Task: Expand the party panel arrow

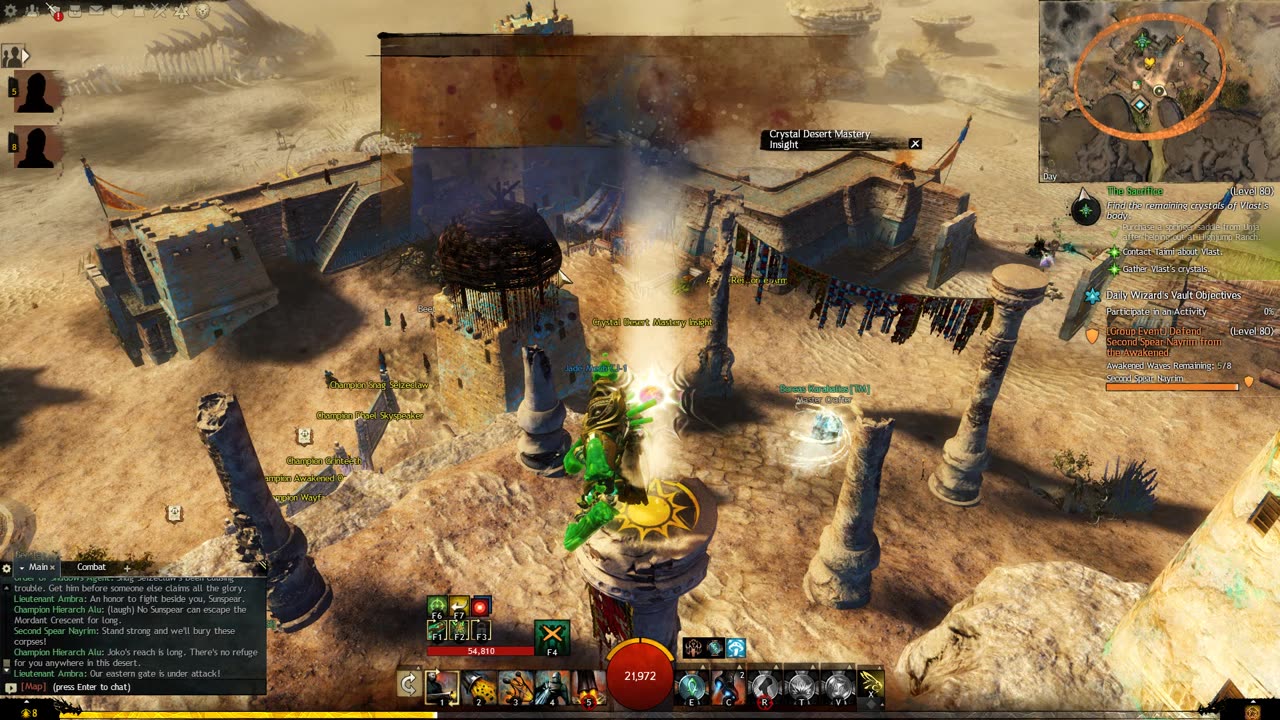Action: coord(26,56)
